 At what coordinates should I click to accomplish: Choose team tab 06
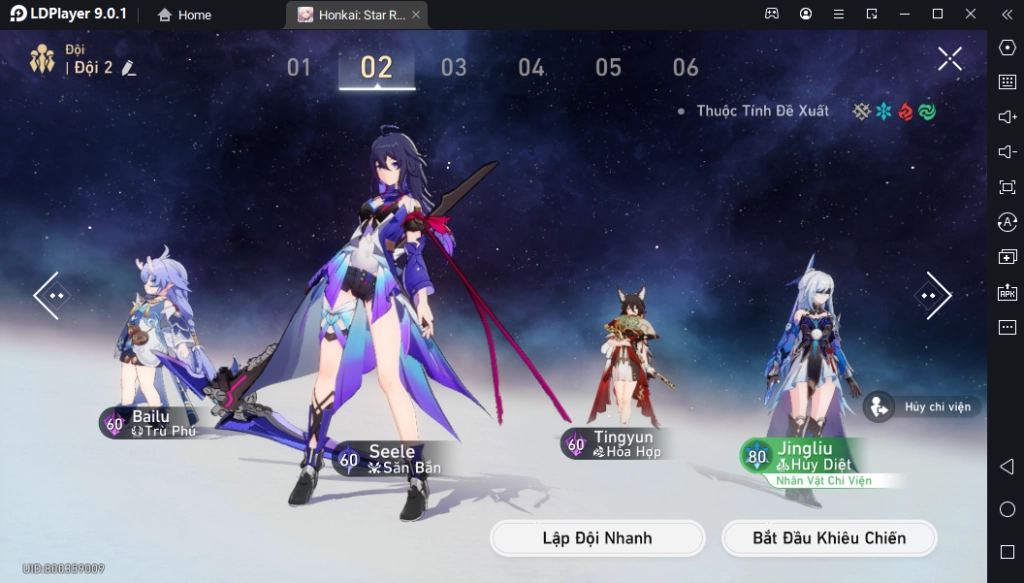click(x=685, y=68)
